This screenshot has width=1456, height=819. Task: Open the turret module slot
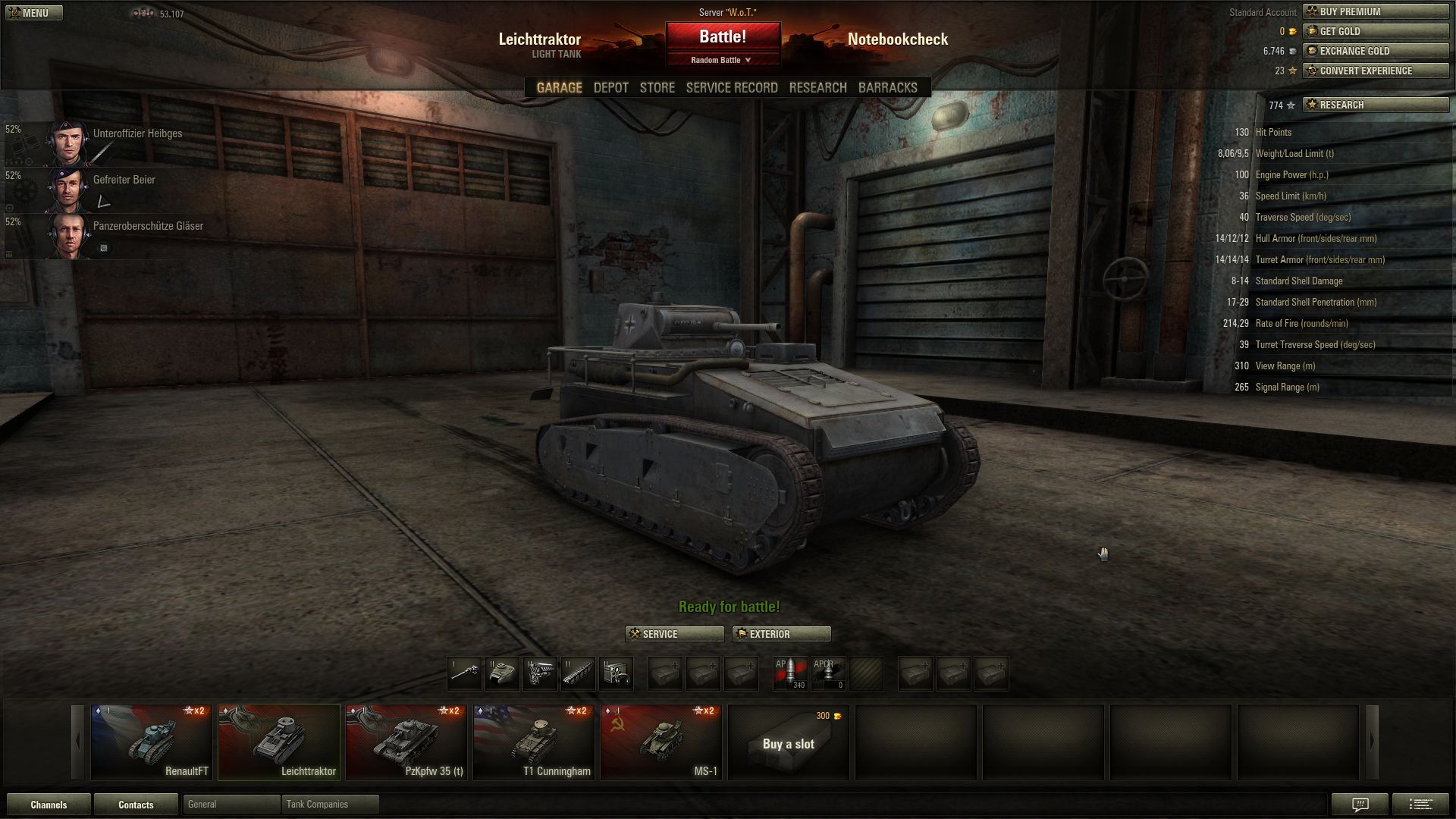pos(502,673)
